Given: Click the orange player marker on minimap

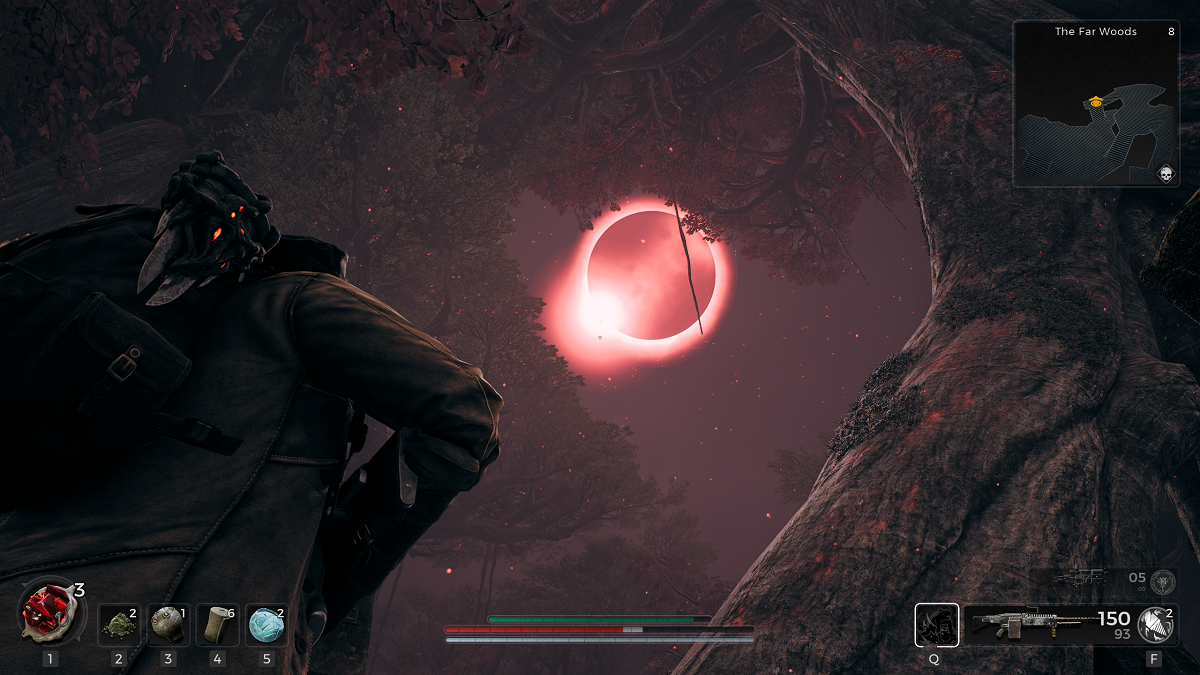Looking at the screenshot, I should (x=1096, y=101).
